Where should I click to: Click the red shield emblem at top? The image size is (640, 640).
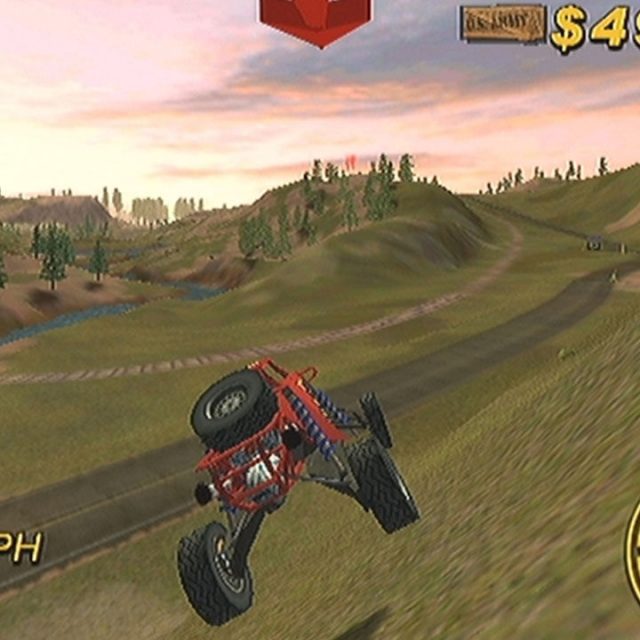[x=315, y=19]
